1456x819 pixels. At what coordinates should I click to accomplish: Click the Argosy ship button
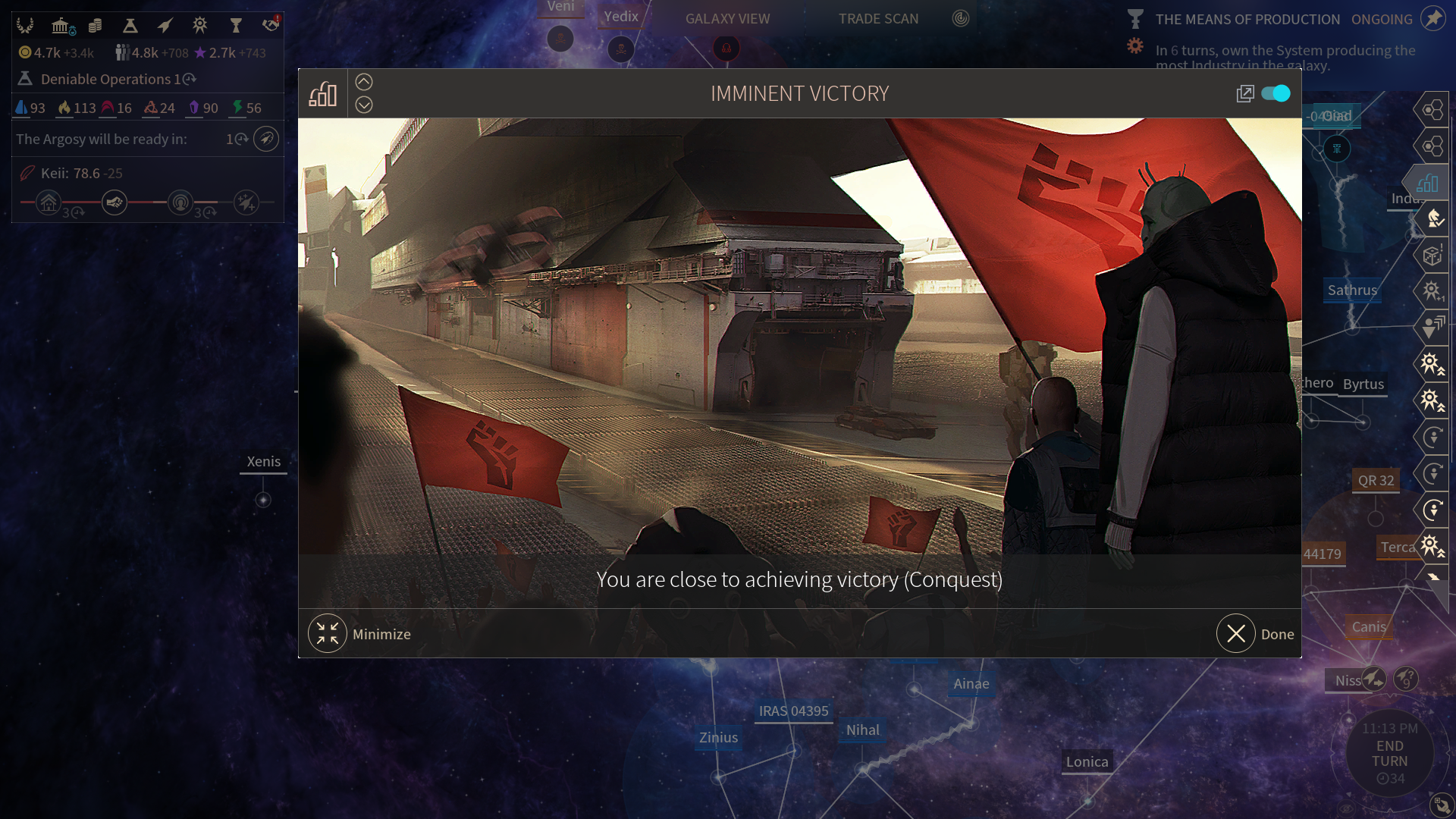(266, 139)
